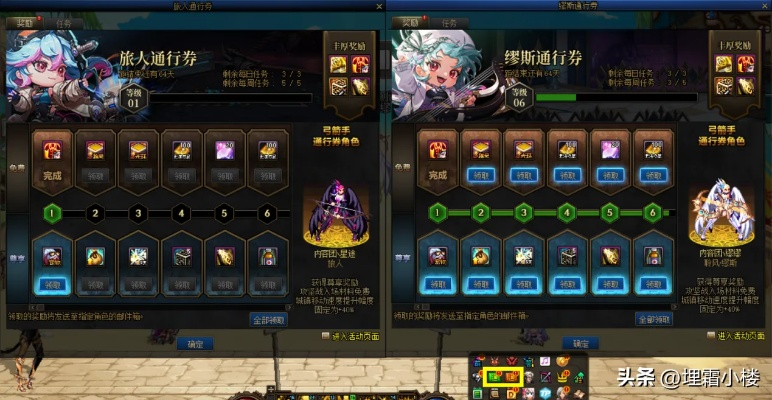772x400 pixels.
Task: Claim the level 6 premium reward in 缪斯通行券
Action: pyautogui.click(x=653, y=284)
